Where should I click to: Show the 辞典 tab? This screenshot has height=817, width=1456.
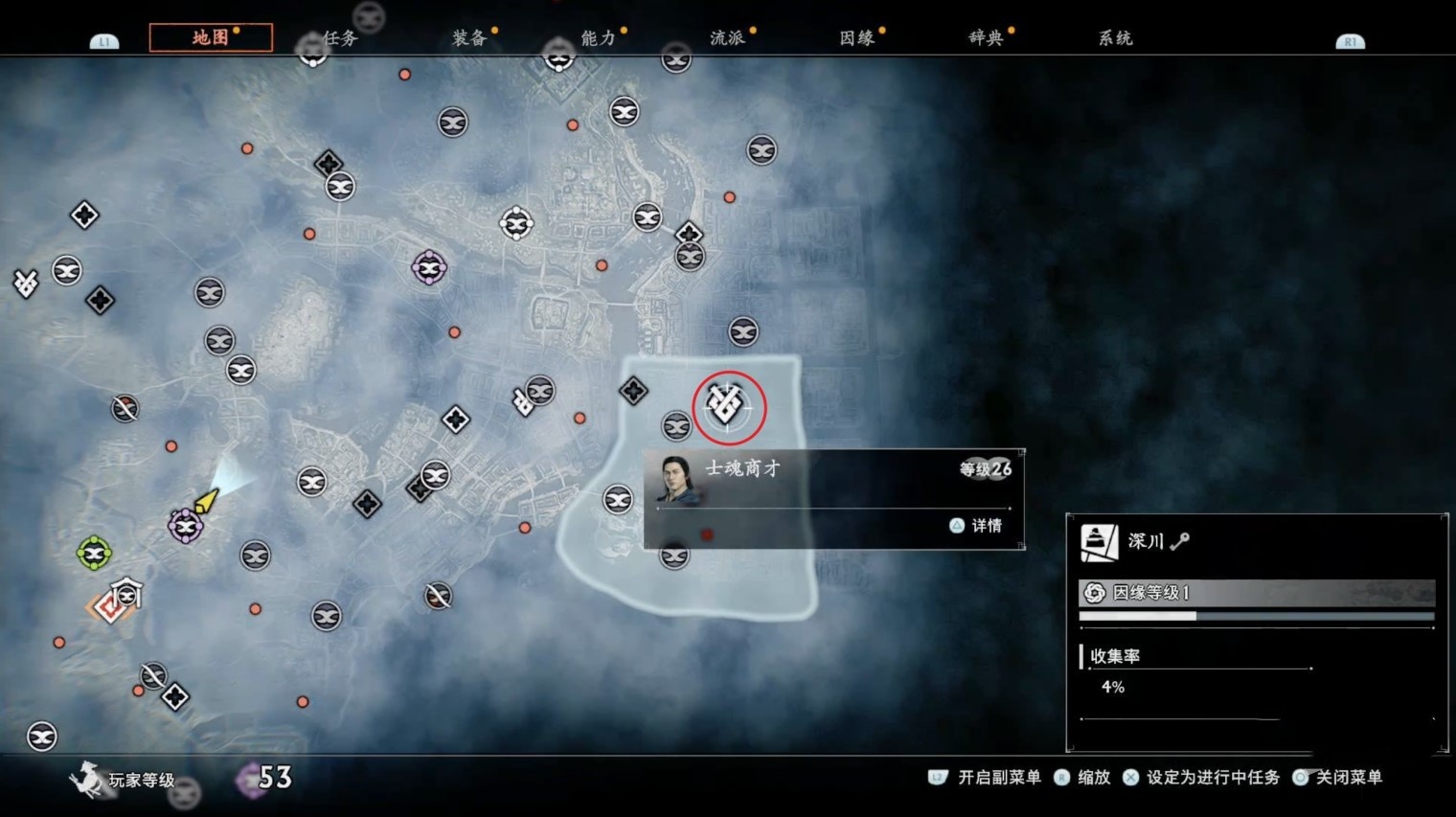[986, 38]
